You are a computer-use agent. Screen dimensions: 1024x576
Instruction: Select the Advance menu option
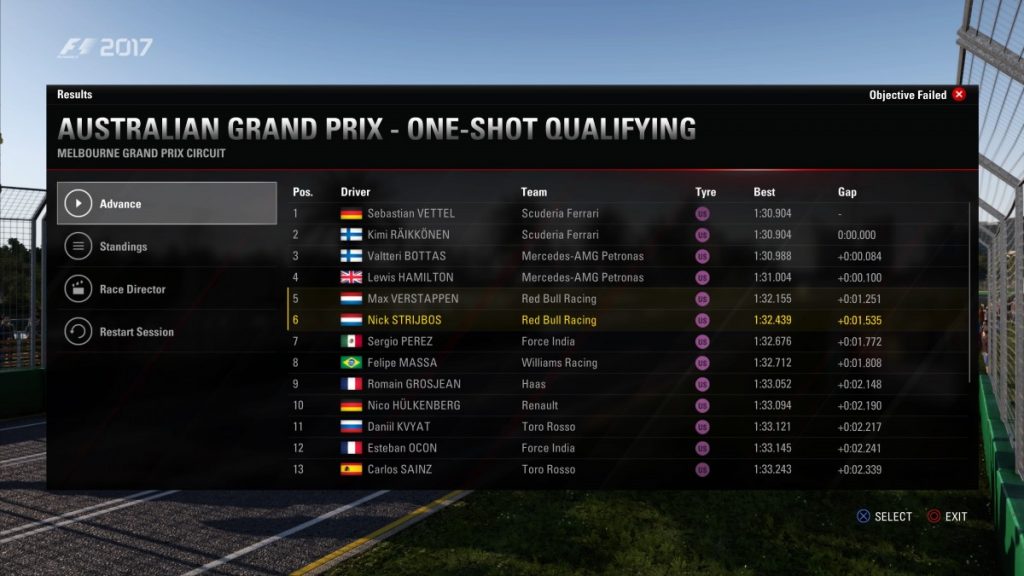(166, 204)
